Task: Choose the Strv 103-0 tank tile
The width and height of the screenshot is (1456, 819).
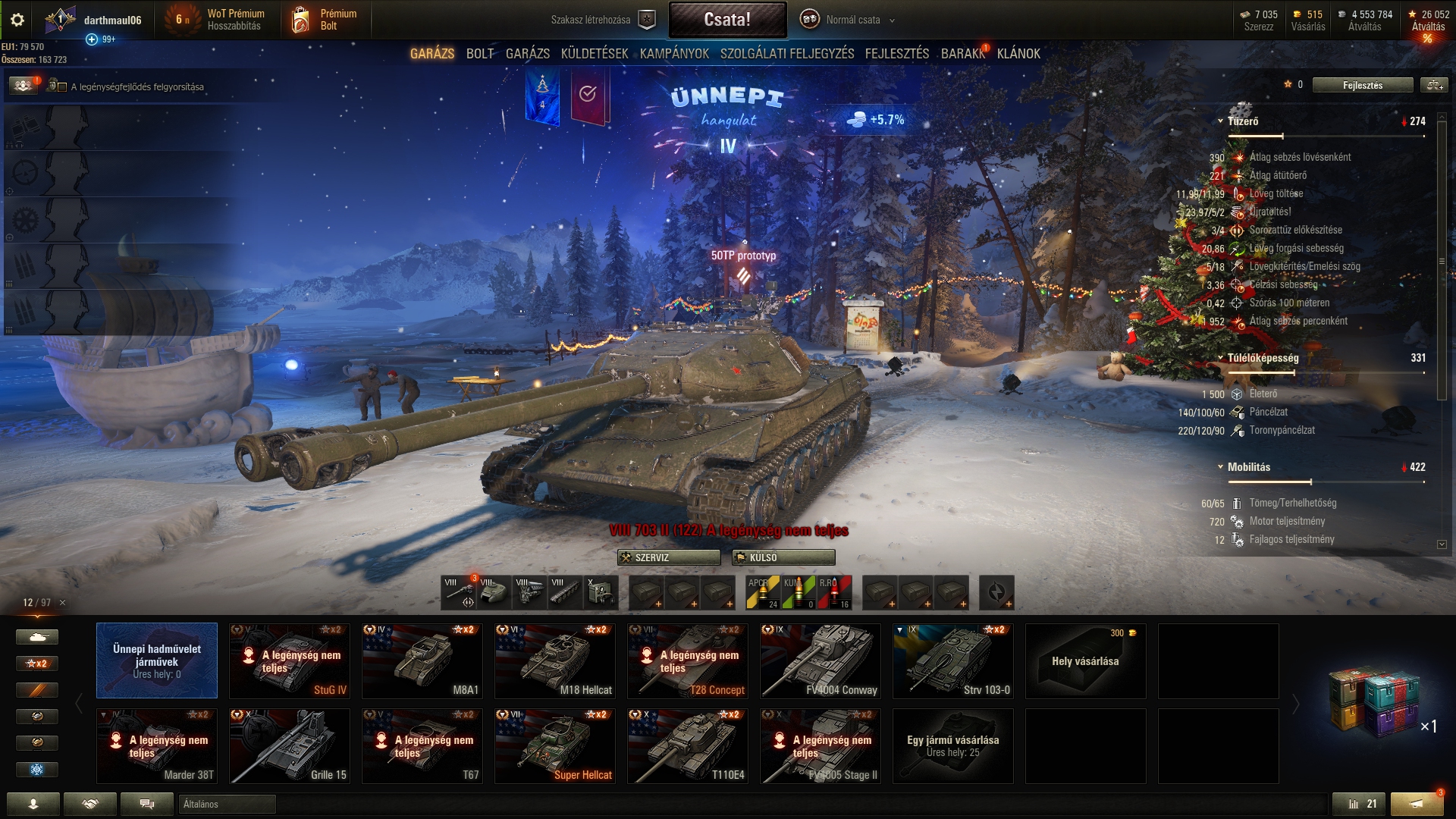Action: (953, 661)
